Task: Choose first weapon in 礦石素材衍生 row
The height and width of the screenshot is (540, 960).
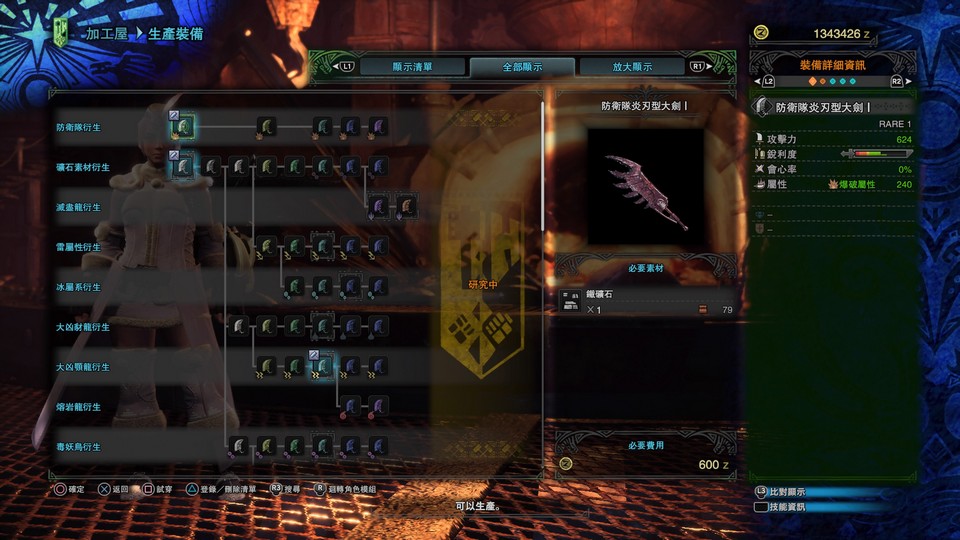Action: tap(184, 167)
